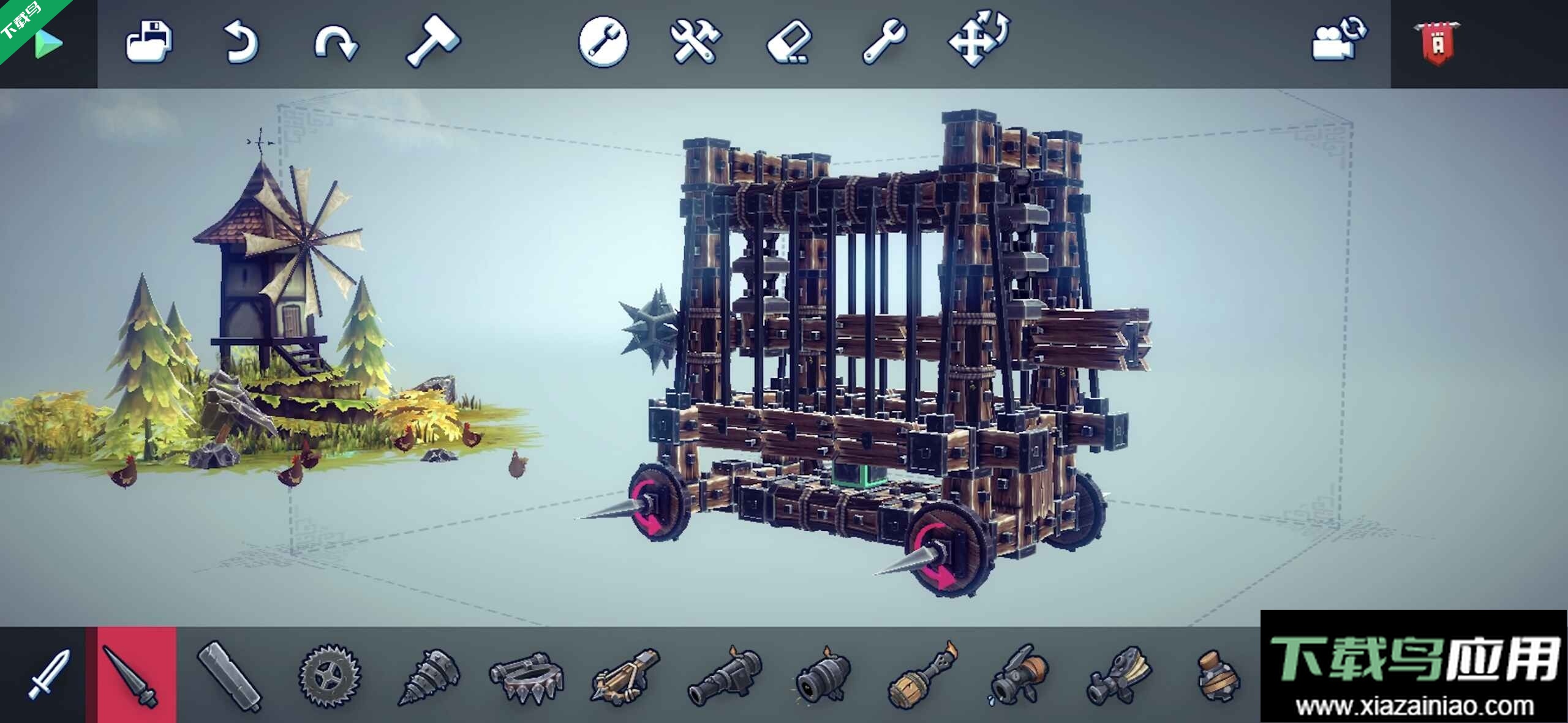Choose the circled wrench tool
Screen dimensions: 1568x723
603,41
